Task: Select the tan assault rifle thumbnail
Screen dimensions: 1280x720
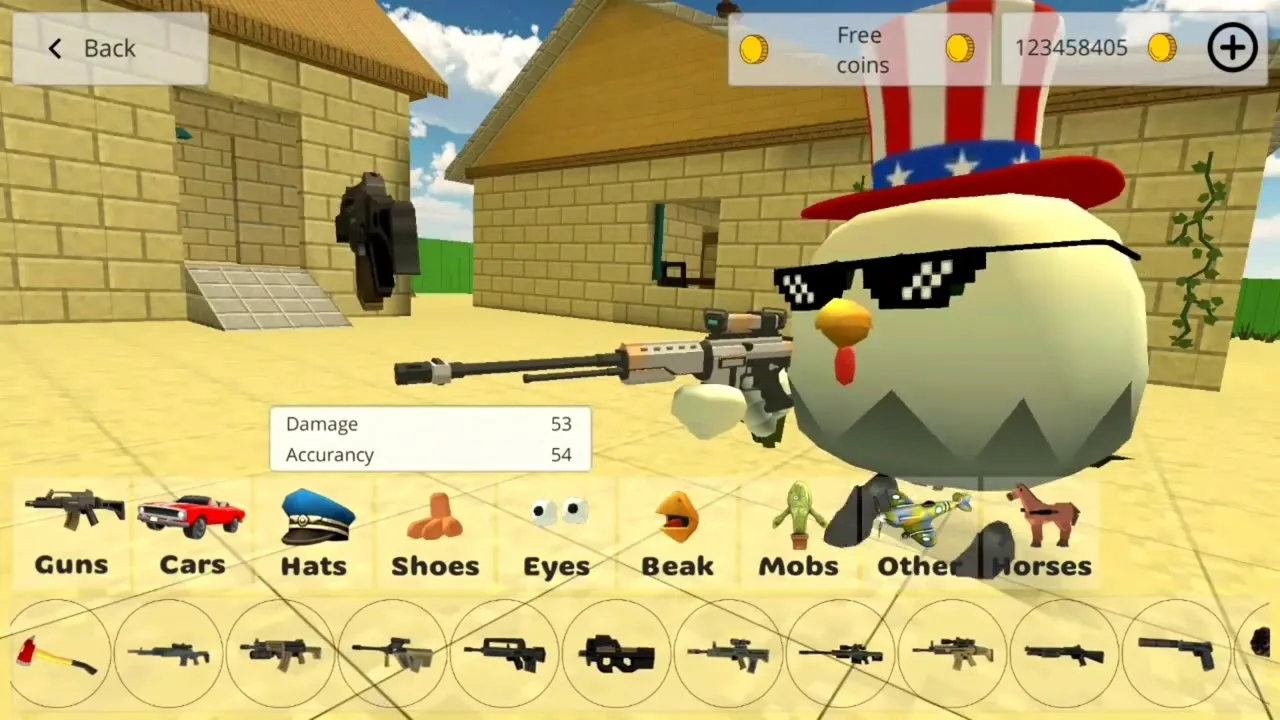Action: (x=950, y=655)
